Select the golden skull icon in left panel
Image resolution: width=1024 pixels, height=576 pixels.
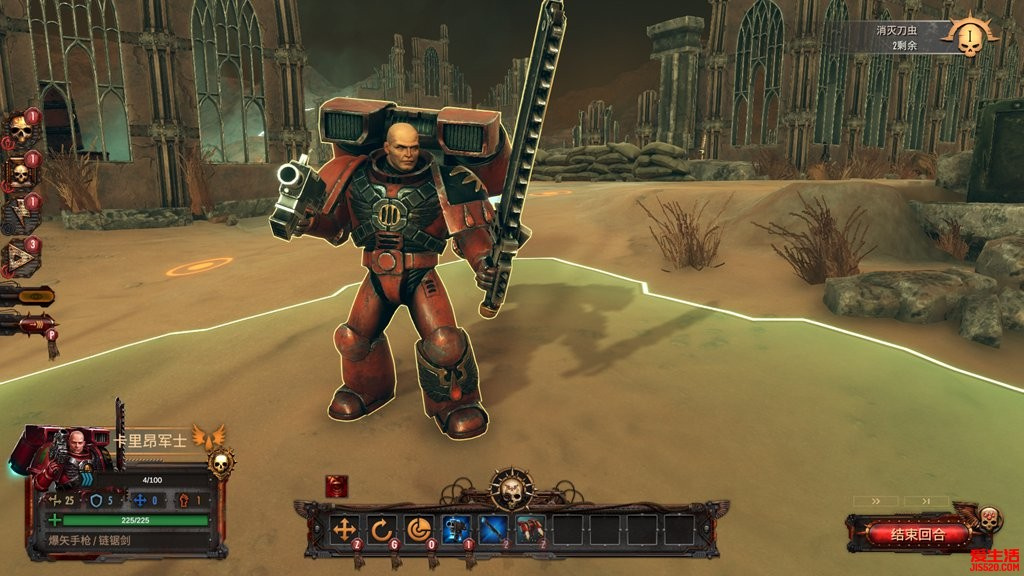(20, 130)
